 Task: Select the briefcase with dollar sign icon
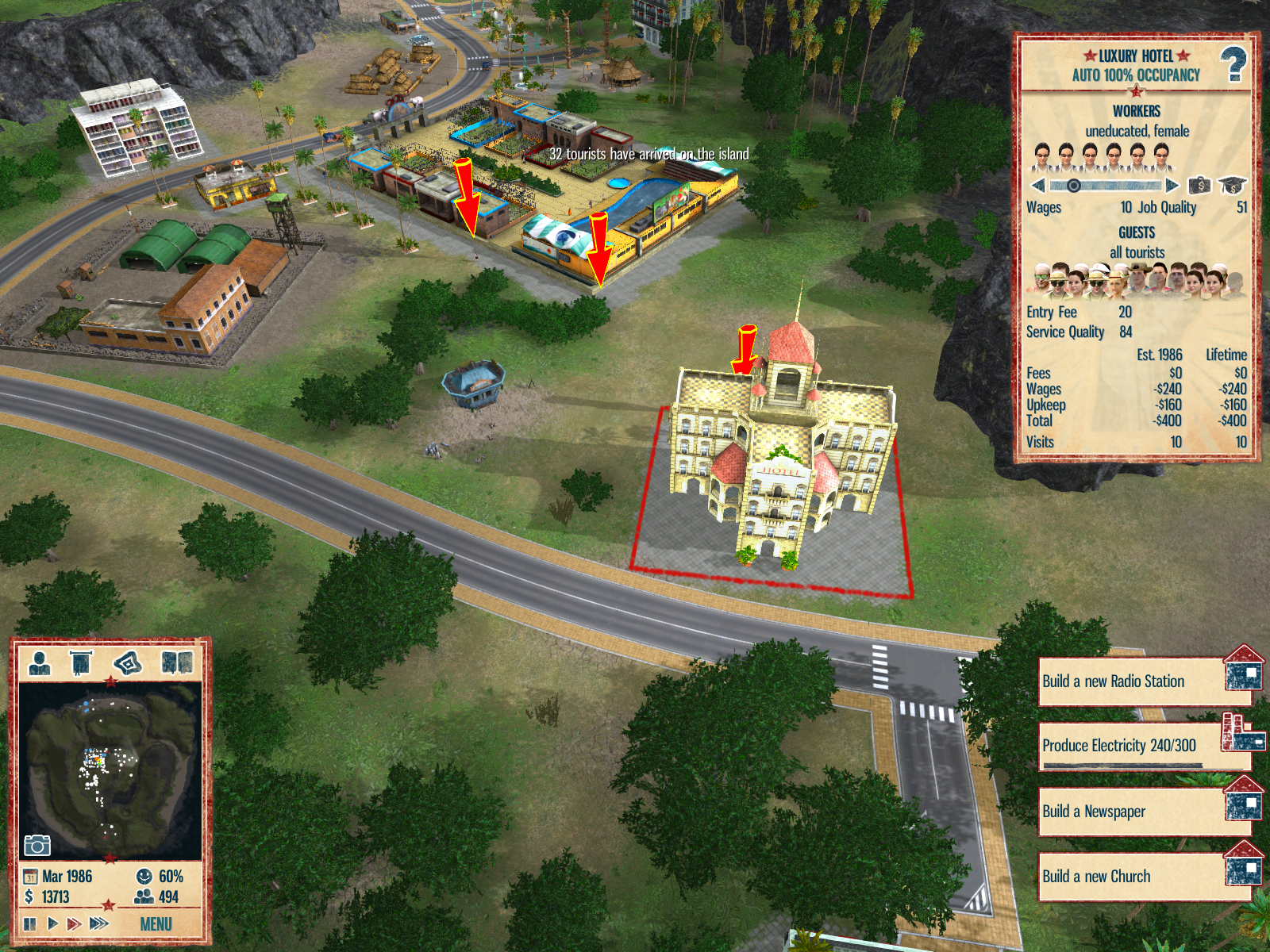[1199, 186]
